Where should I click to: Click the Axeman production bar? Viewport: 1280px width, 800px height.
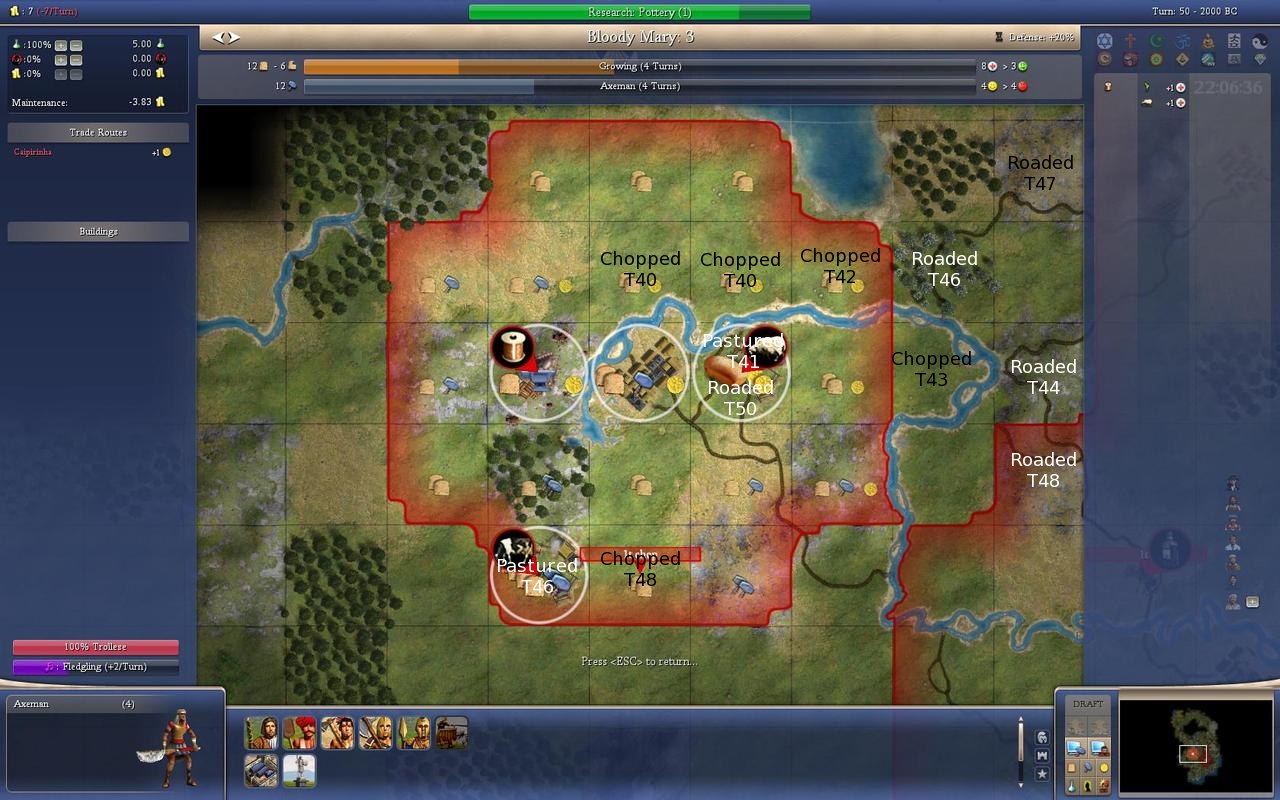639,86
